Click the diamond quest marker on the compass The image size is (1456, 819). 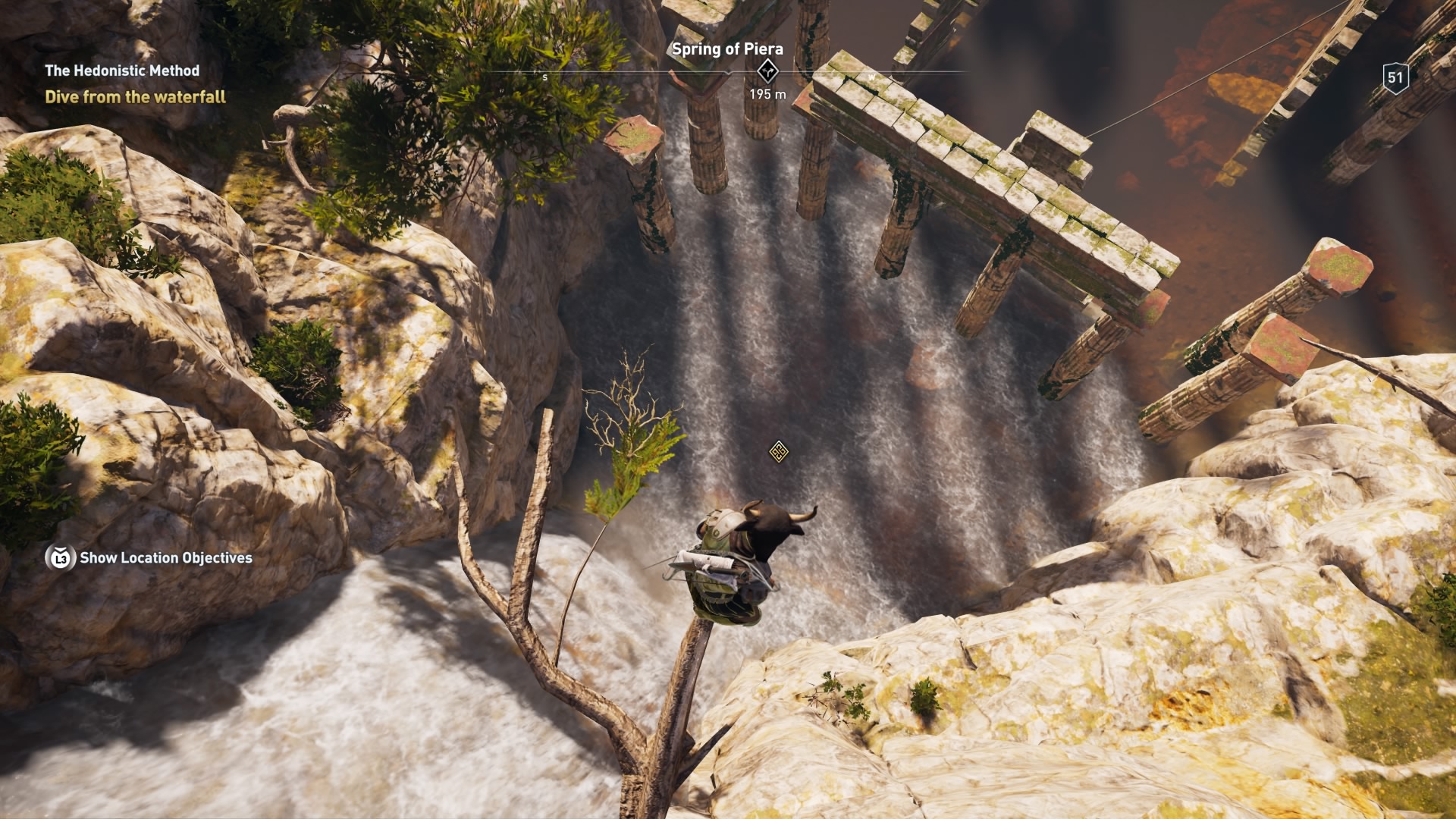pos(767,72)
